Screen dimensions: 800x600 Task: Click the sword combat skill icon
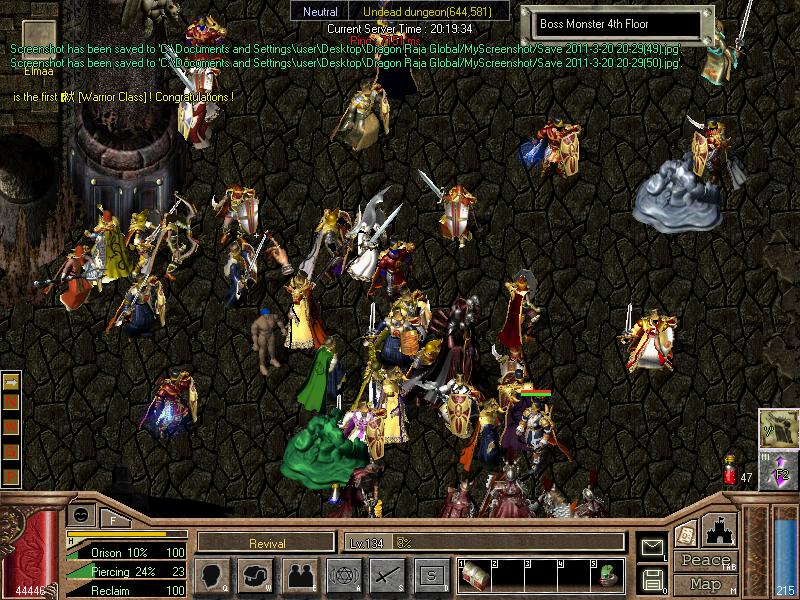[387, 575]
